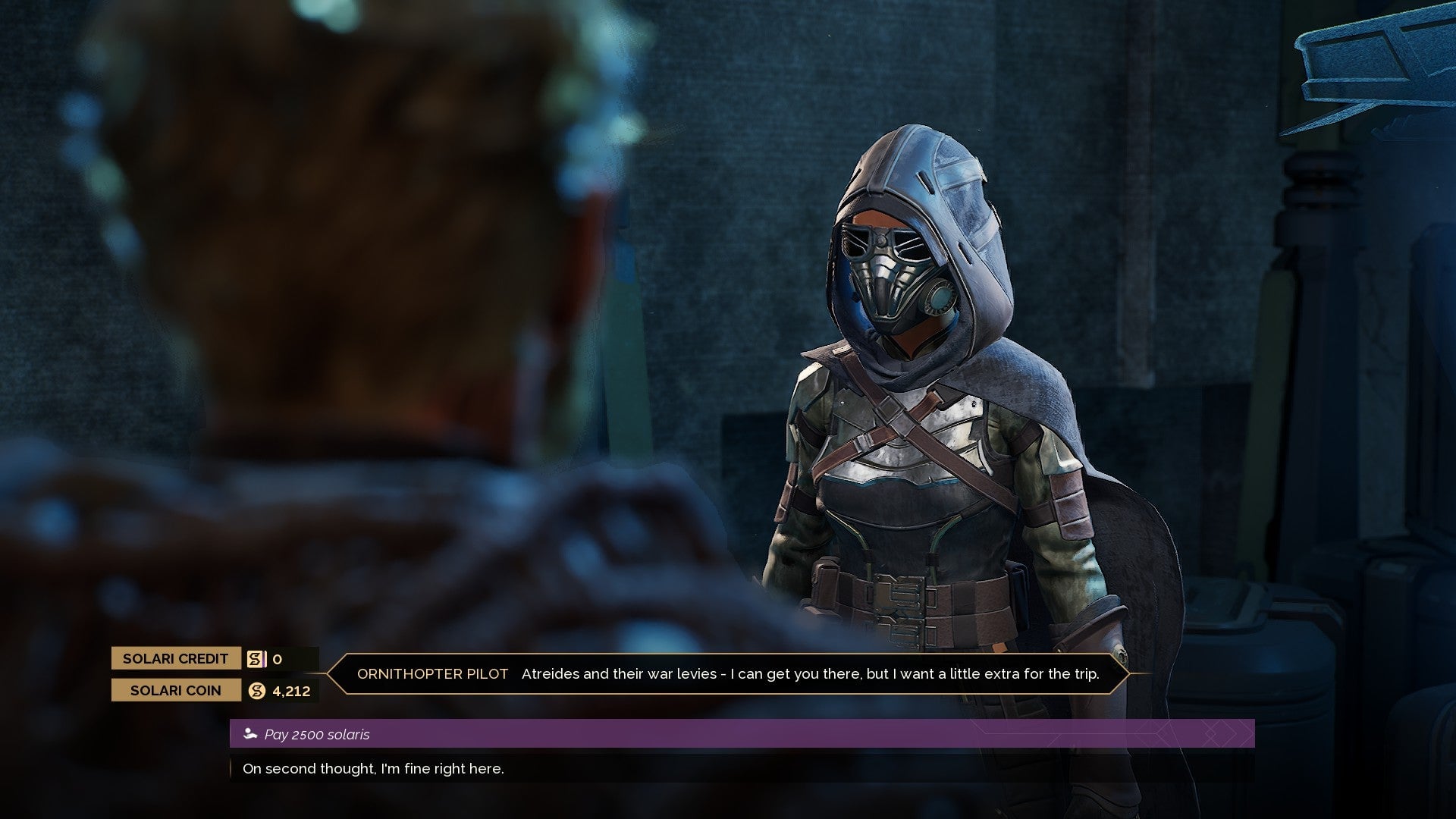The height and width of the screenshot is (819, 1456).
Task: Click the SOLARI CREDIT label plate
Action: [x=176, y=659]
